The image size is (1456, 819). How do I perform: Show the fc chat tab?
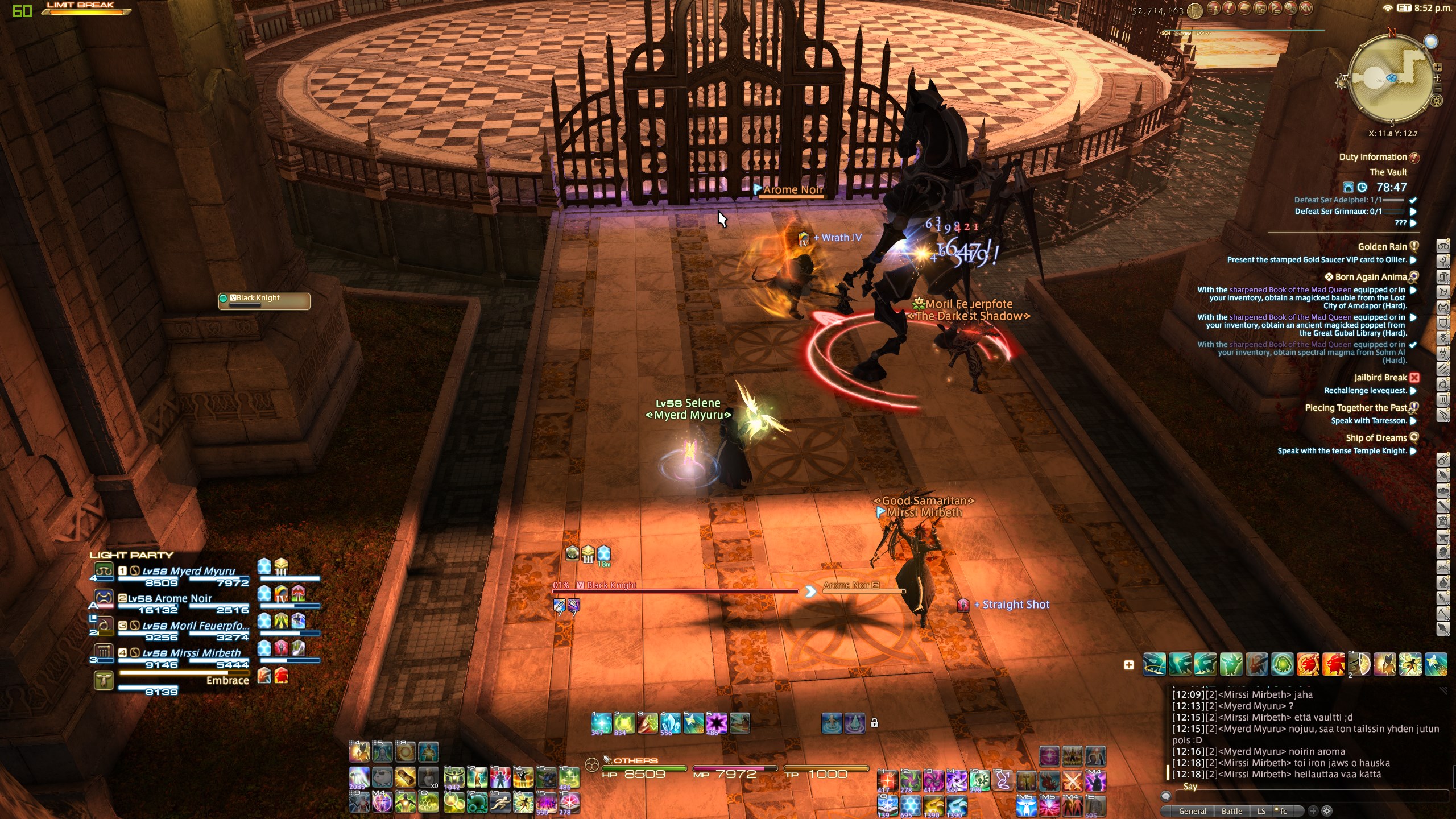coord(1283,811)
